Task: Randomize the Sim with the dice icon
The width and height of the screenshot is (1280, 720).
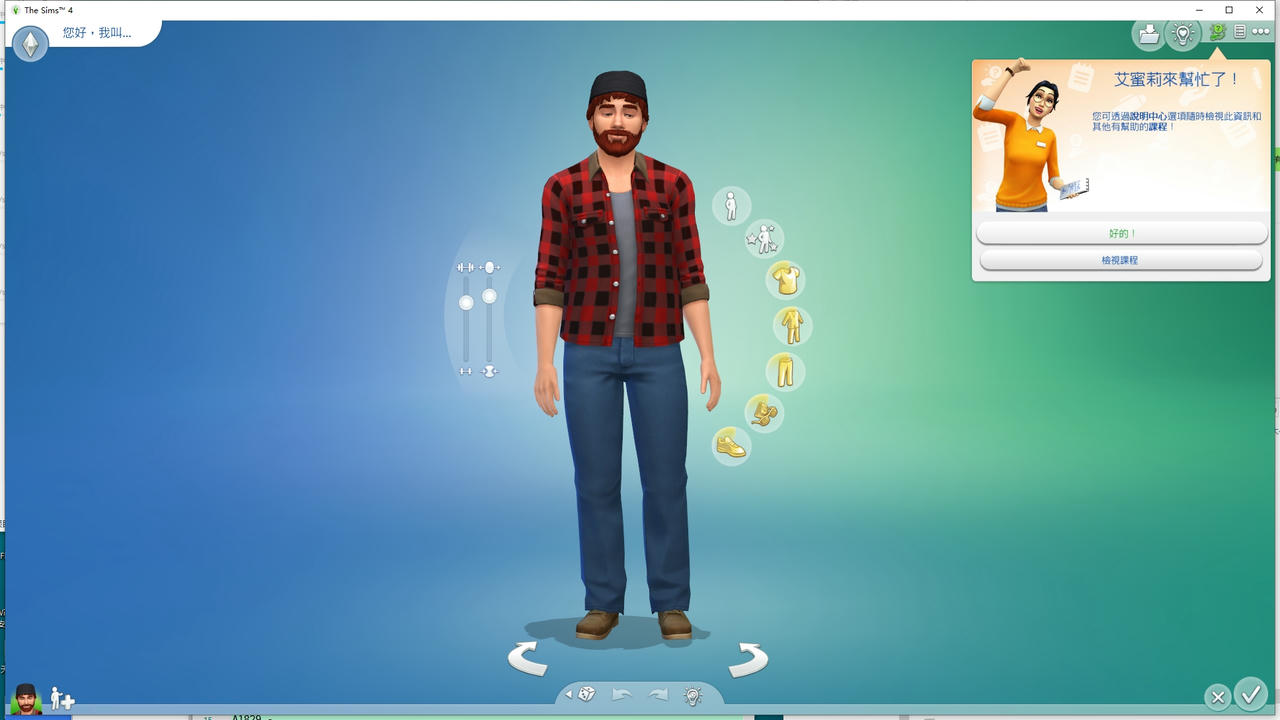Action: coord(586,693)
